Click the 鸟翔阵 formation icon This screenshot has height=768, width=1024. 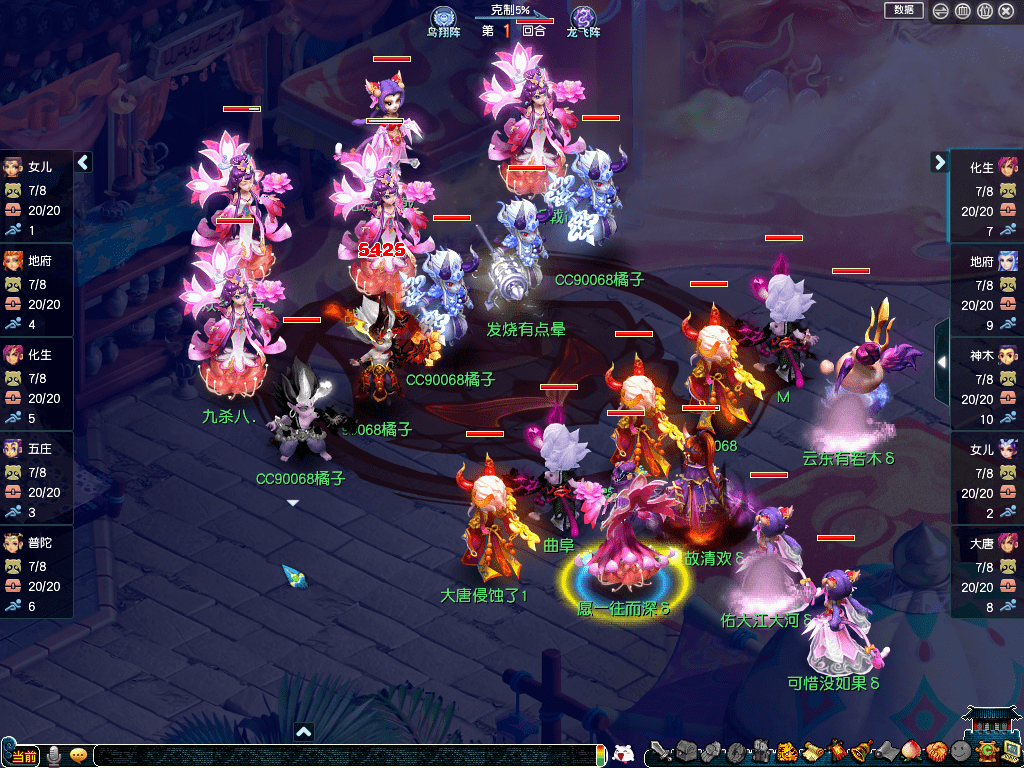(443, 19)
